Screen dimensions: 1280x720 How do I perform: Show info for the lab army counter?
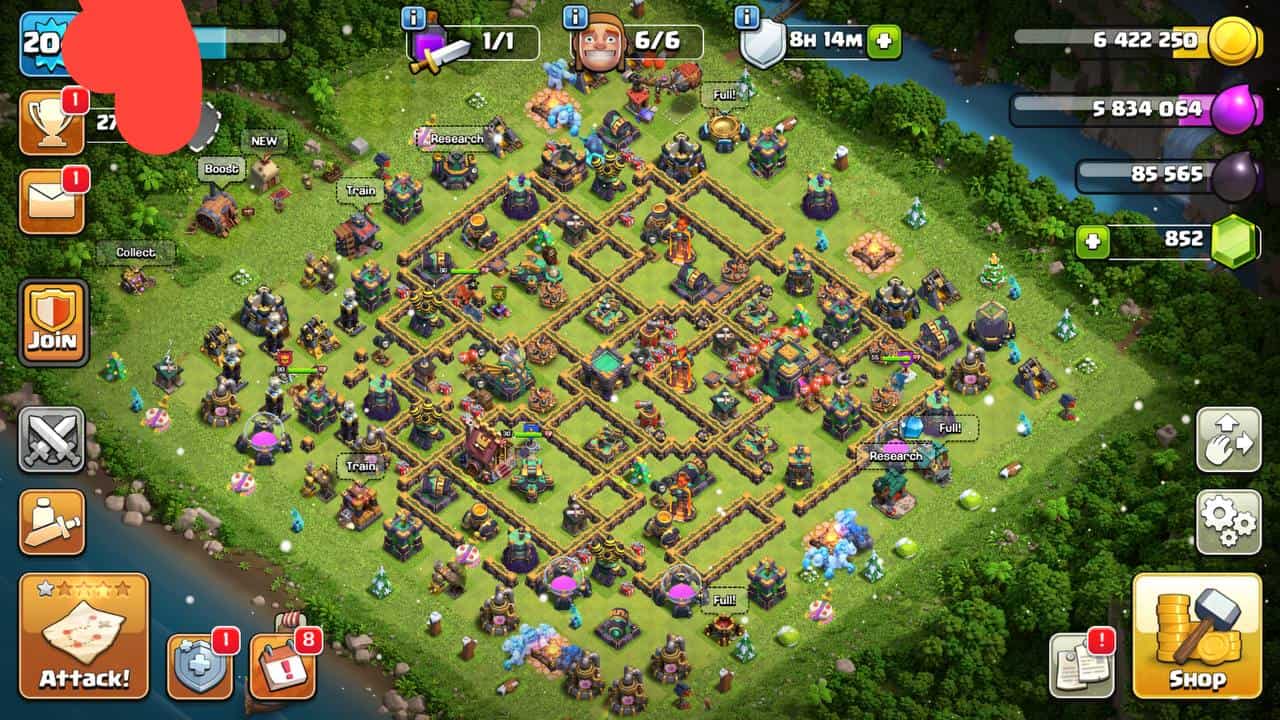pyautogui.click(x=413, y=17)
